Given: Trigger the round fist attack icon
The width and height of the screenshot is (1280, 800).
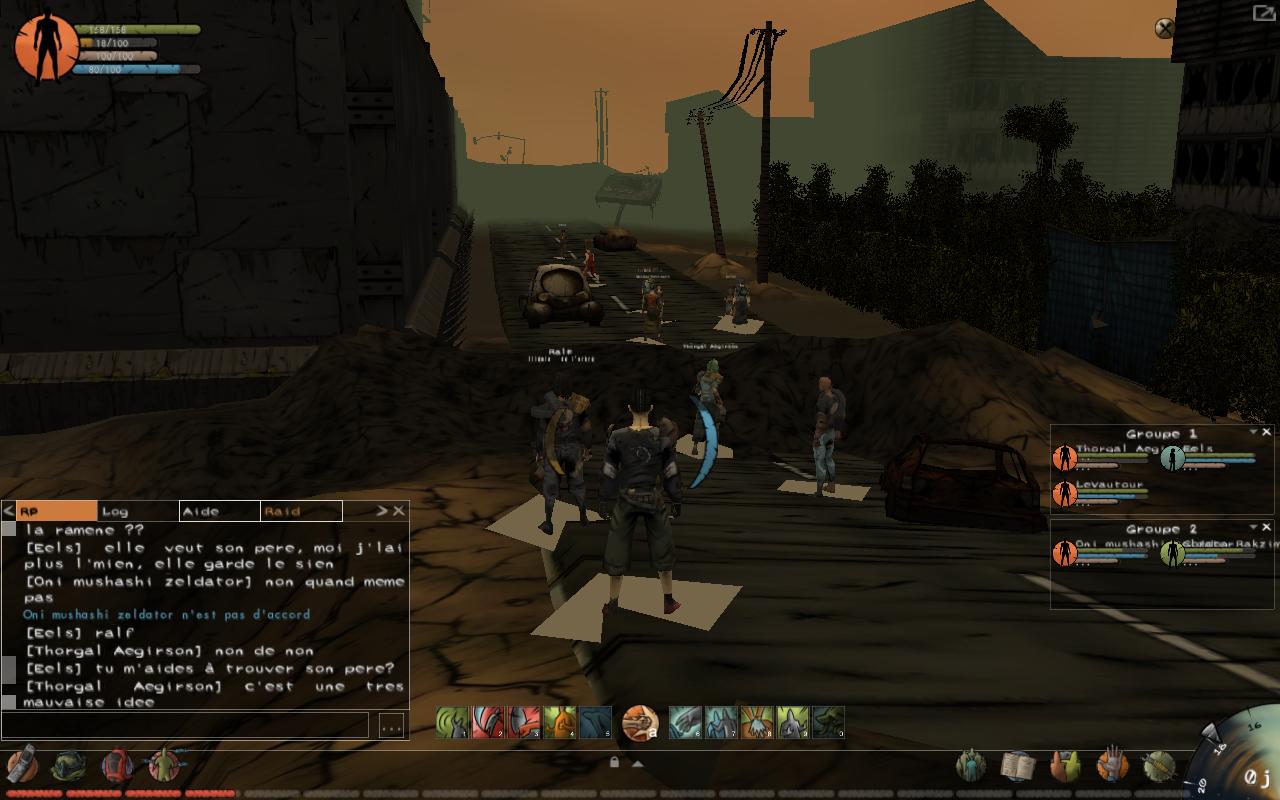Looking at the screenshot, I should point(640,722).
